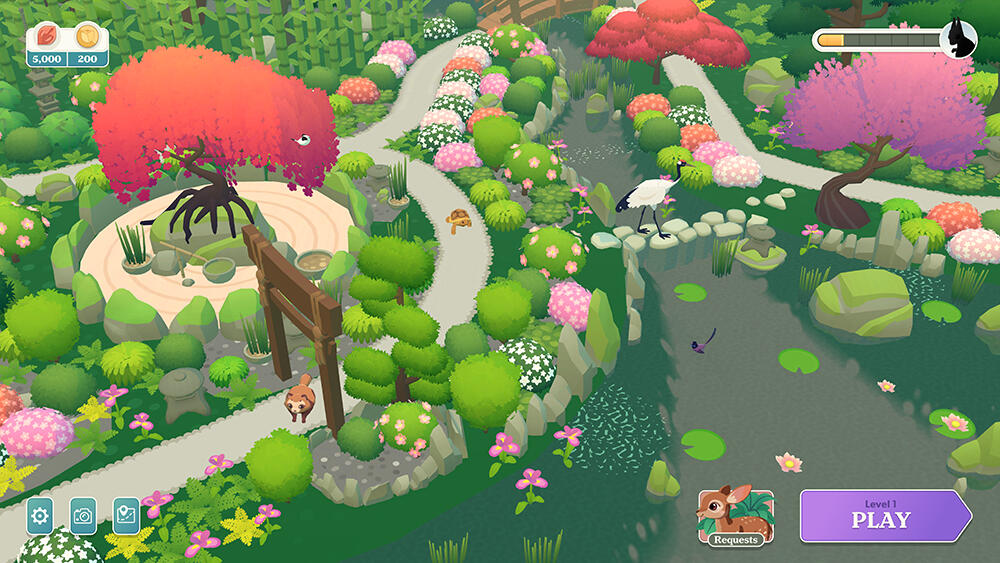Open the map pin icon

tap(127, 516)
